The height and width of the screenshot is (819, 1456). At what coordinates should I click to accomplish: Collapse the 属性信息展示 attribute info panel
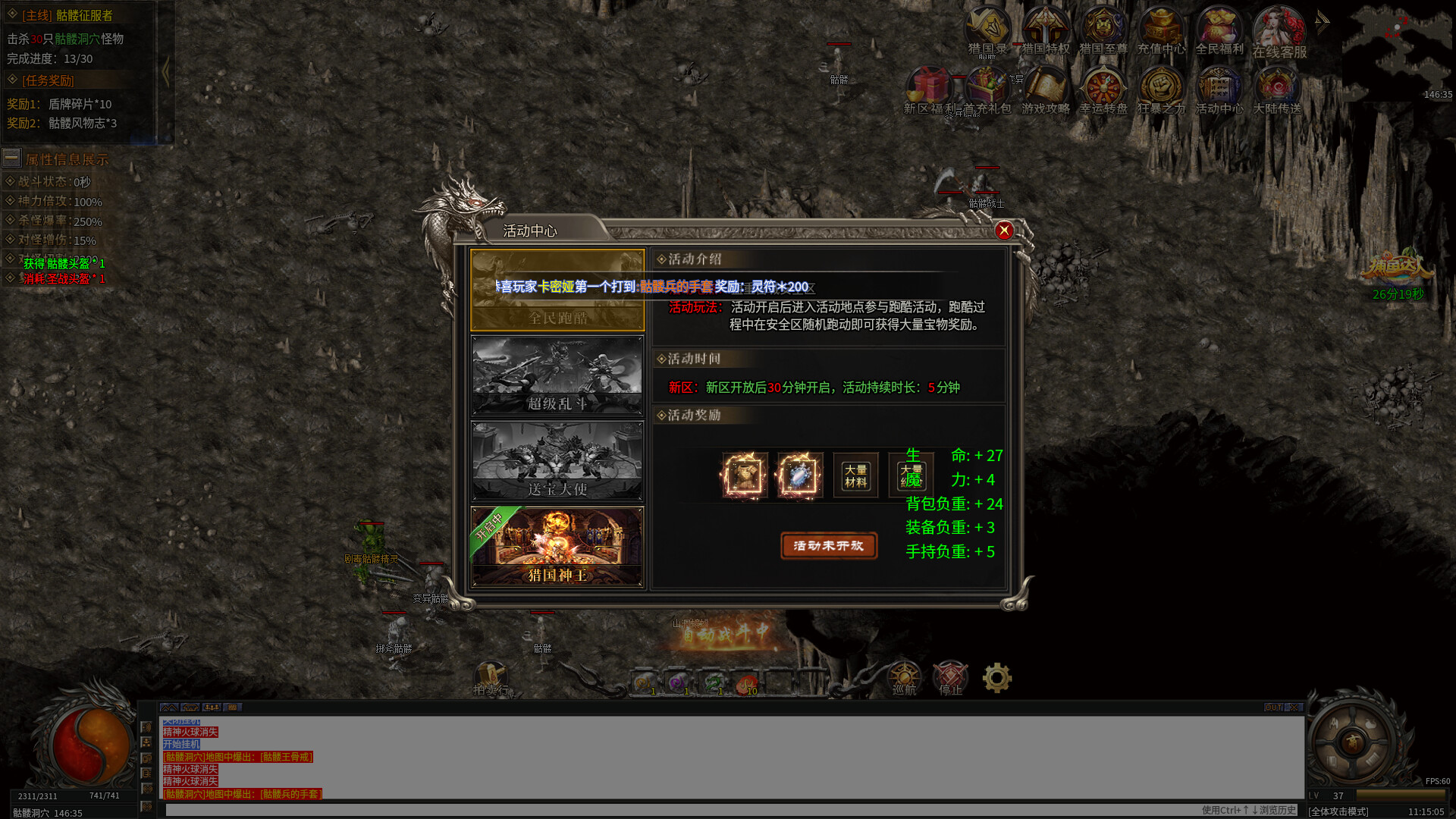click(11, 158)
